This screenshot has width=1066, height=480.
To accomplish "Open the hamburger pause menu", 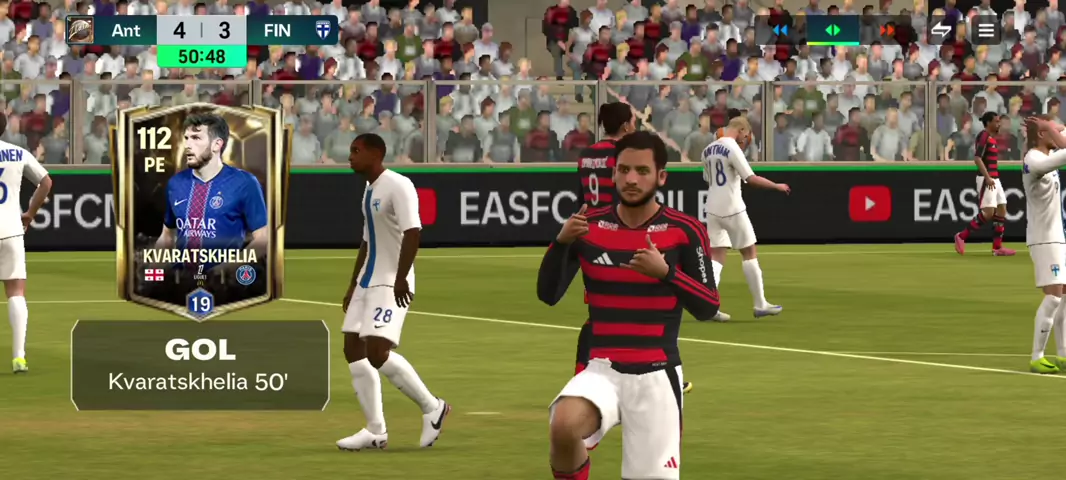I will click(x=986, y=30).
